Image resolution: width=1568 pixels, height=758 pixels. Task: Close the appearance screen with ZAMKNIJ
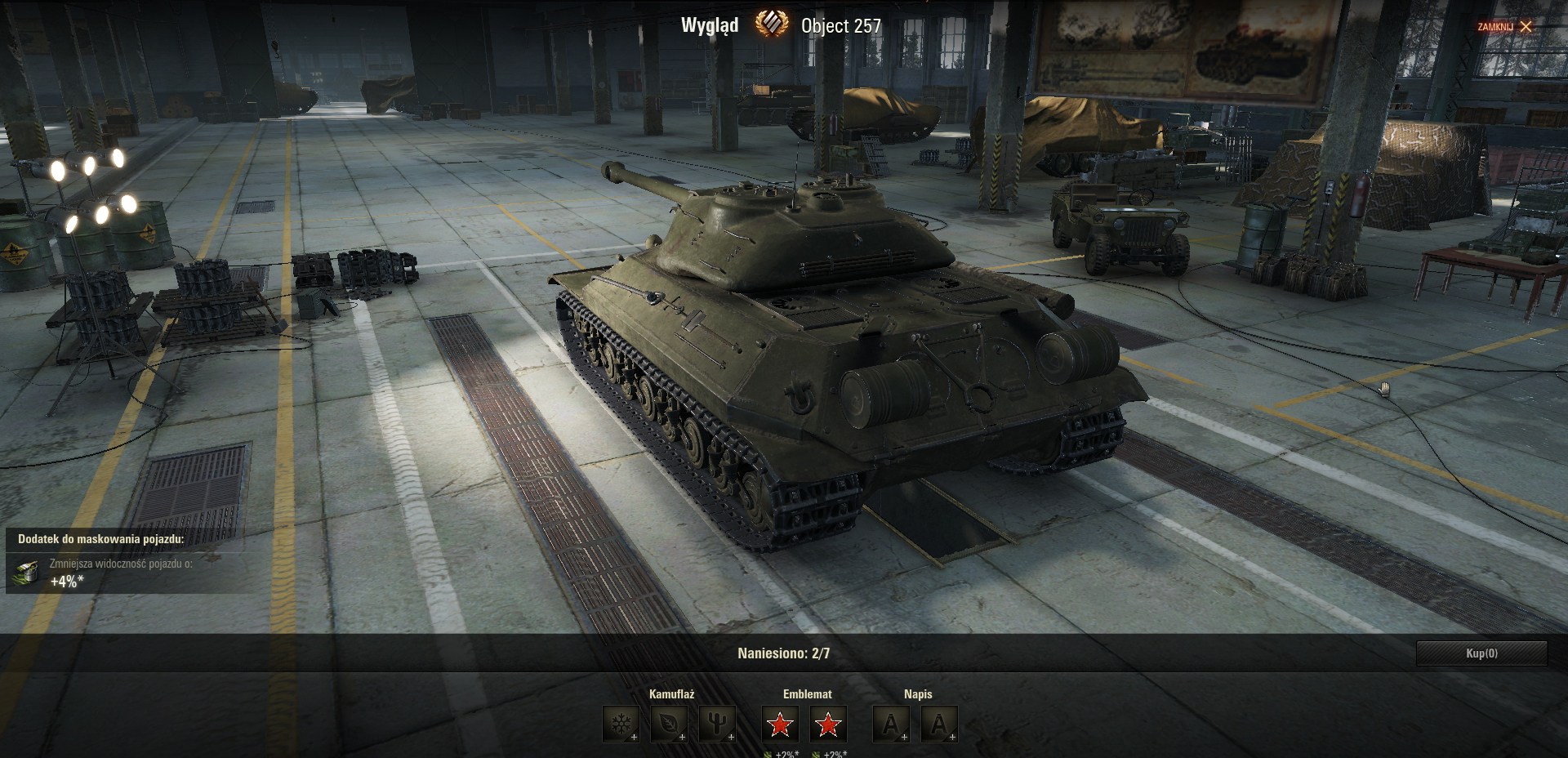pyautogui.click(x=1504, y=27)
